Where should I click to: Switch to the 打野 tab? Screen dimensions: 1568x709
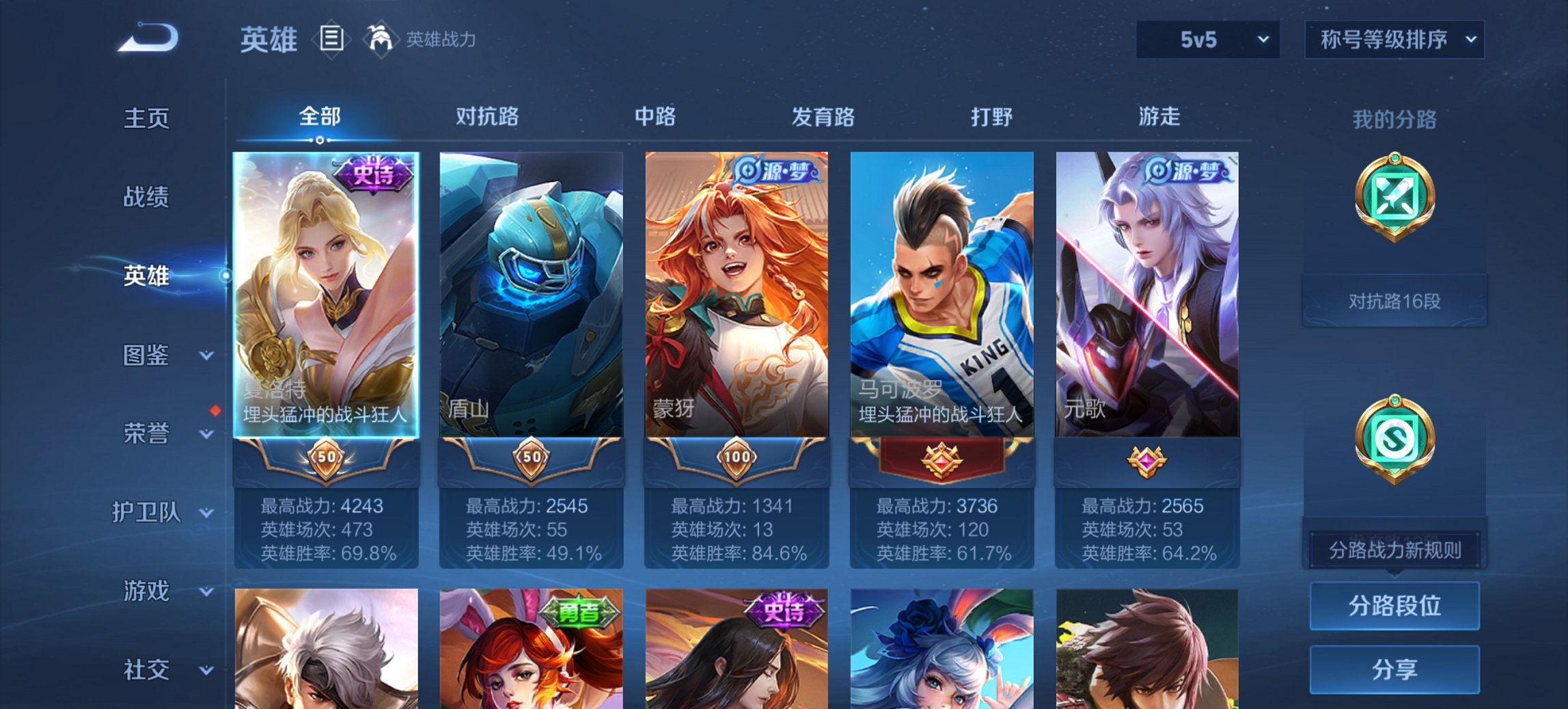[987, 118]
